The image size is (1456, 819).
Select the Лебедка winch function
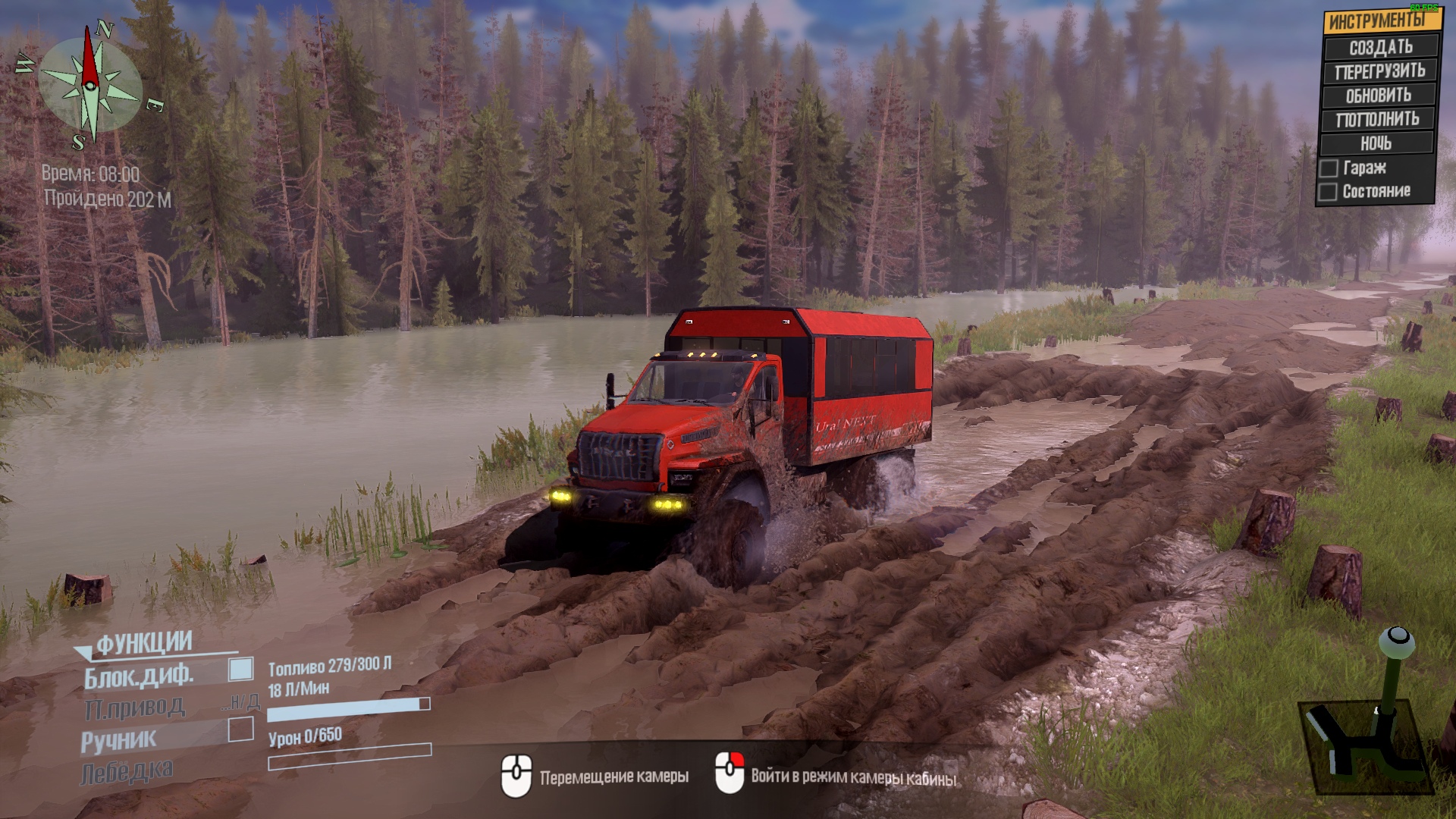[127, 772]
